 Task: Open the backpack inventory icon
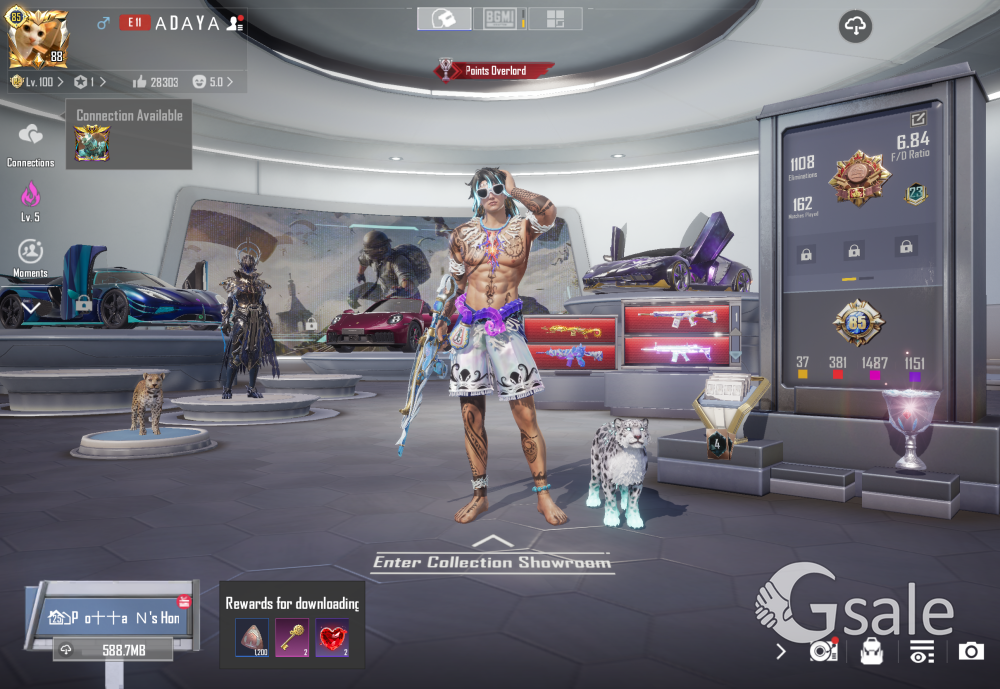coord(872,652)
